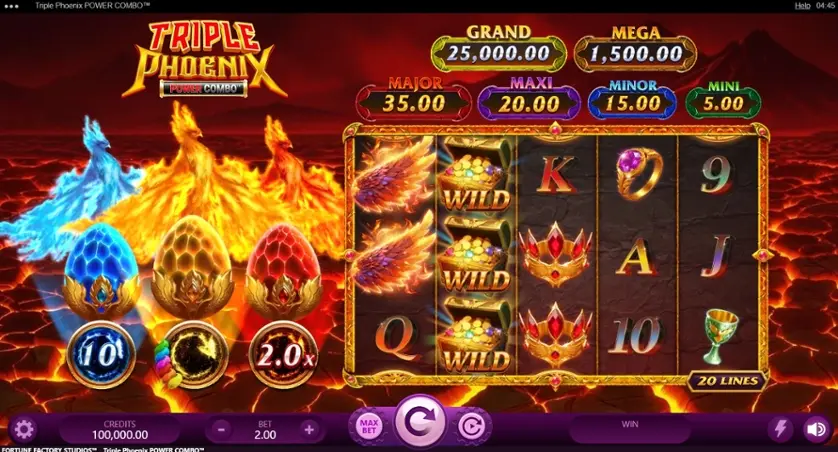Set the bet using MAX BET
Screen dimensions: 838x452
pos(369,426)
